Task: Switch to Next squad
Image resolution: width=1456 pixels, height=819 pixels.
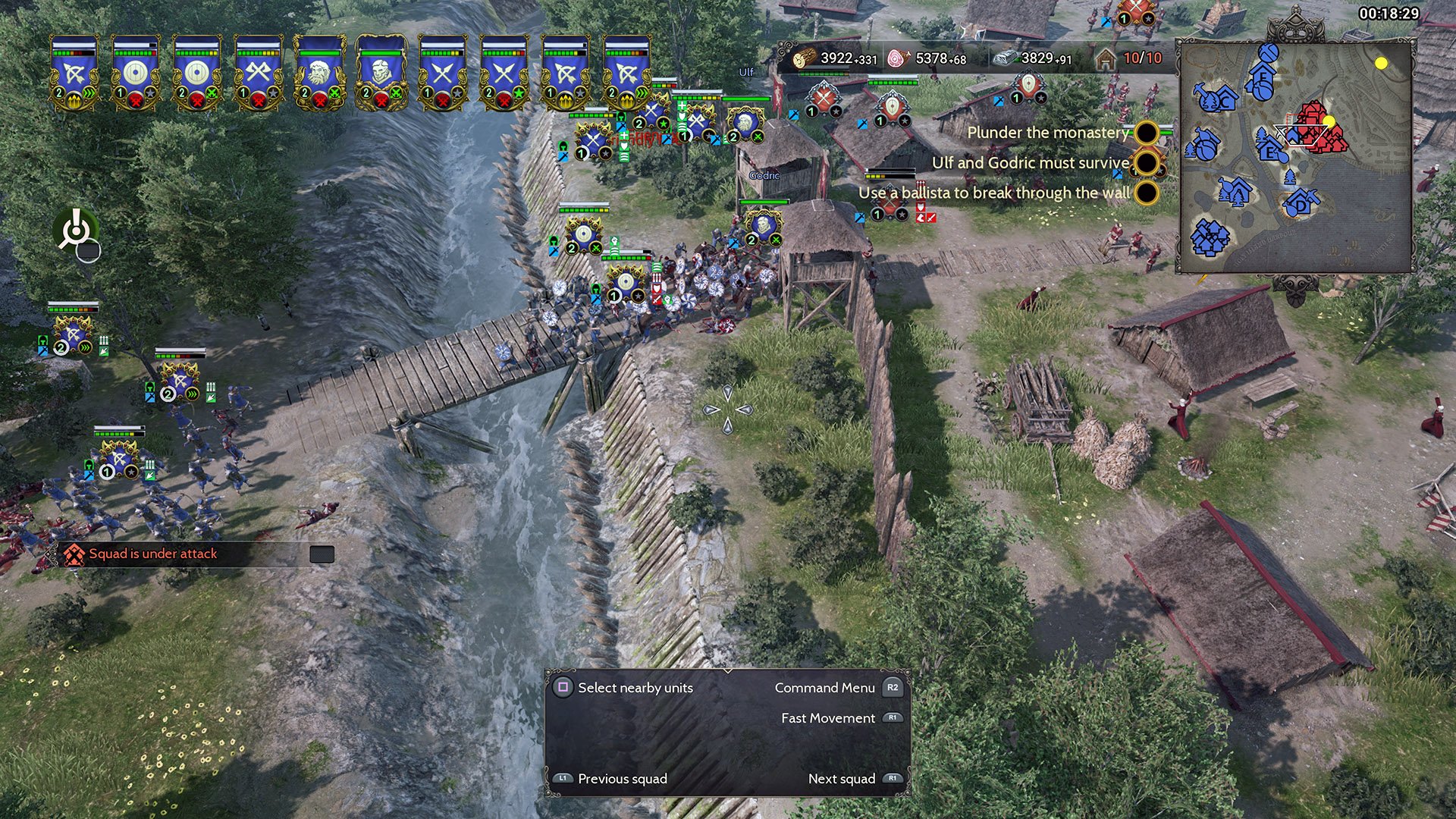Action: point(893,778)
